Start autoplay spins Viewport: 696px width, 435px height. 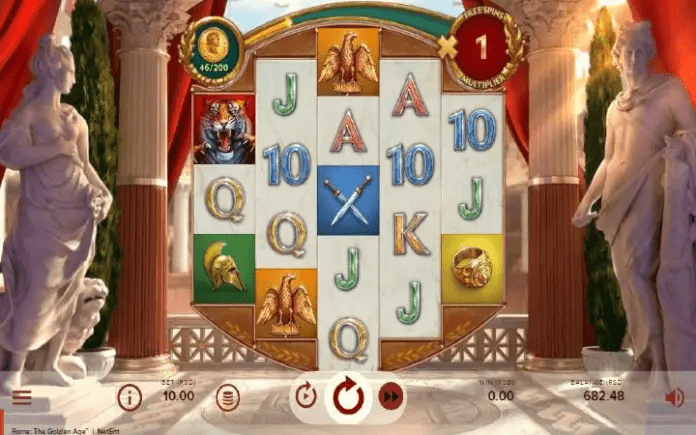click(306, 396)
